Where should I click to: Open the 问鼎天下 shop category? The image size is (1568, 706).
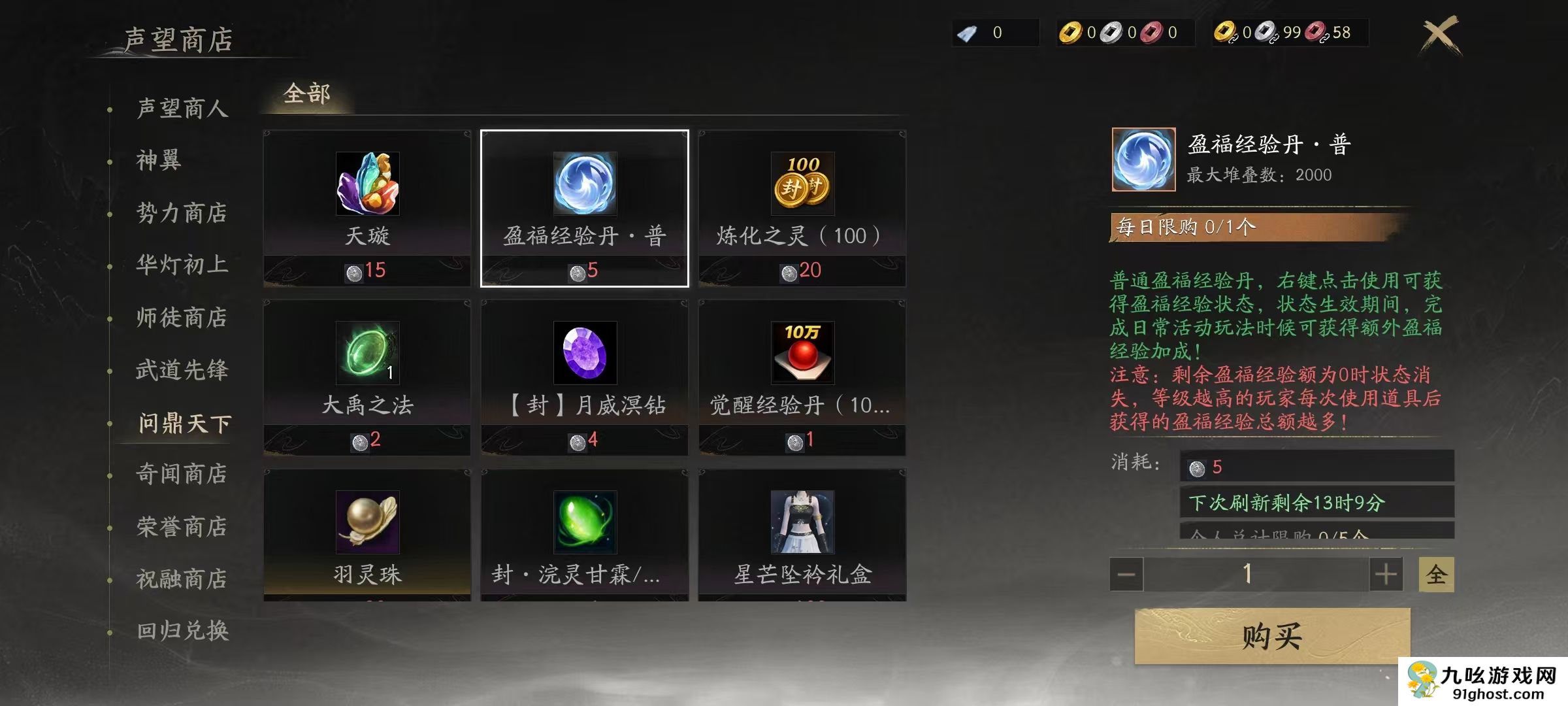pos(181,424)
